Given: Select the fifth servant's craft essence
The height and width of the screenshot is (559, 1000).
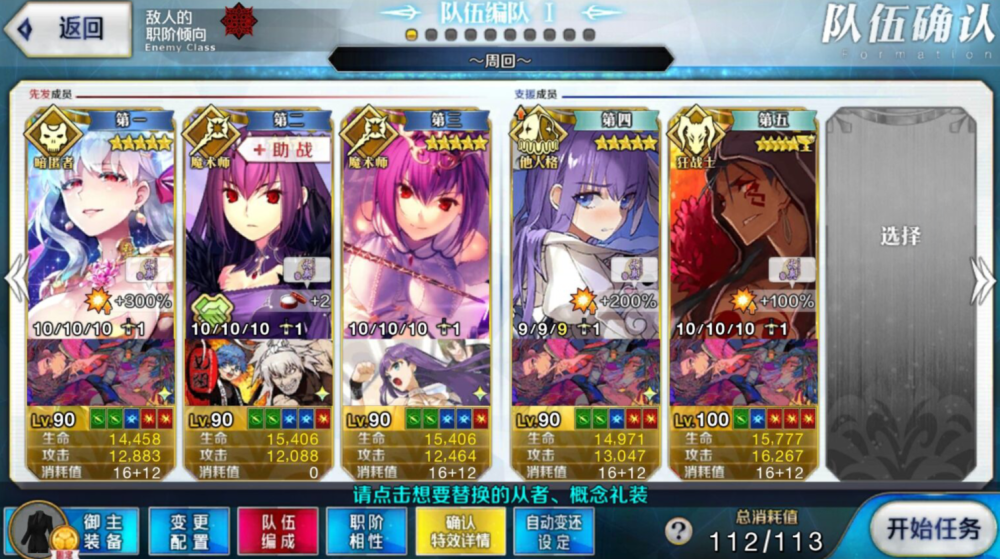Looking at the screenshot, I should point(744,372).
